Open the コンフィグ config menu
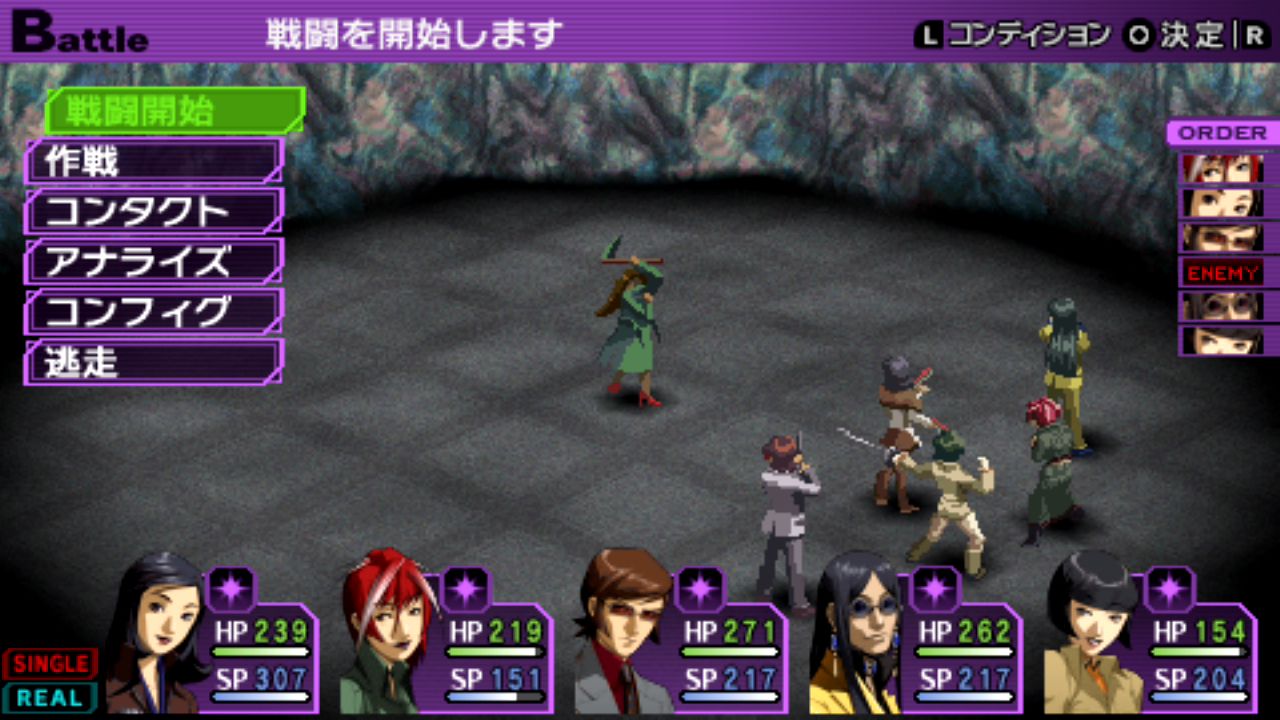 coord(154,312)
